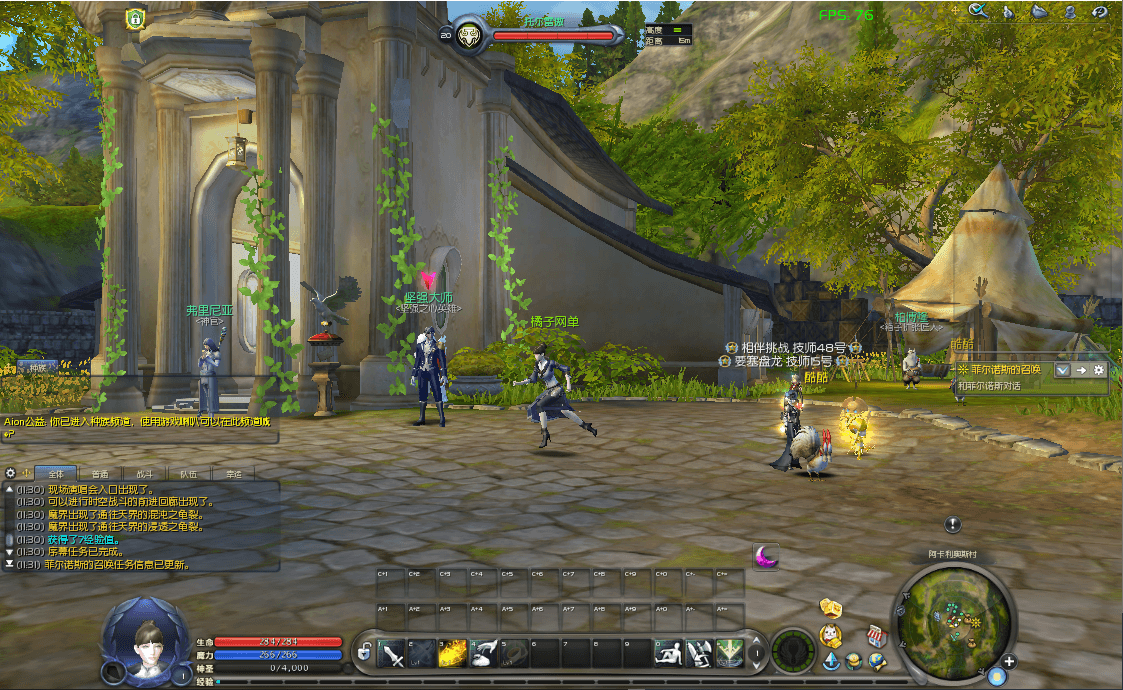
Task: Open quest tracker gear settings
Action: pos(1099,370)
